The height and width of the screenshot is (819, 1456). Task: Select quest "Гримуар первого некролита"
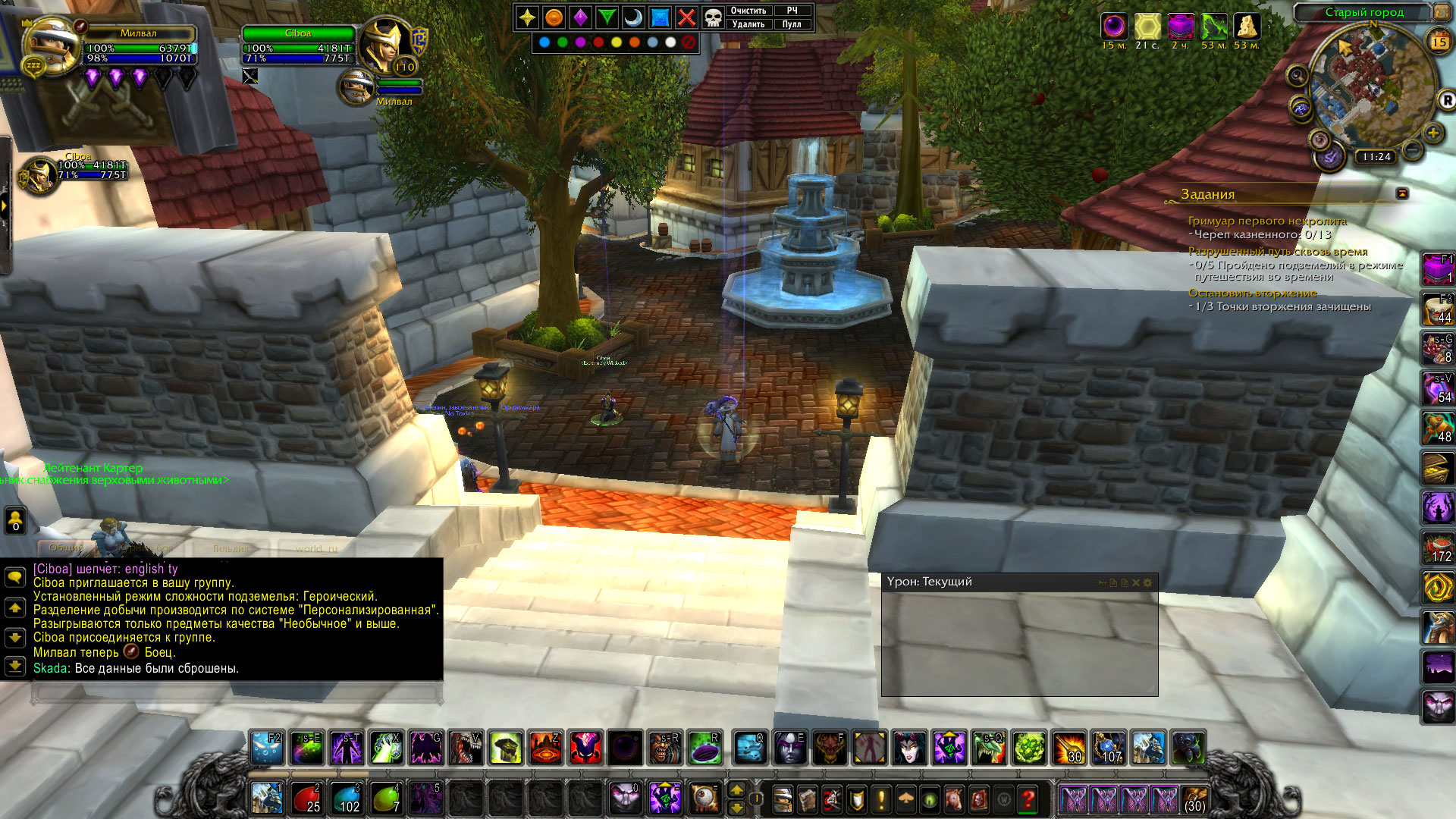coord(1267,221)
